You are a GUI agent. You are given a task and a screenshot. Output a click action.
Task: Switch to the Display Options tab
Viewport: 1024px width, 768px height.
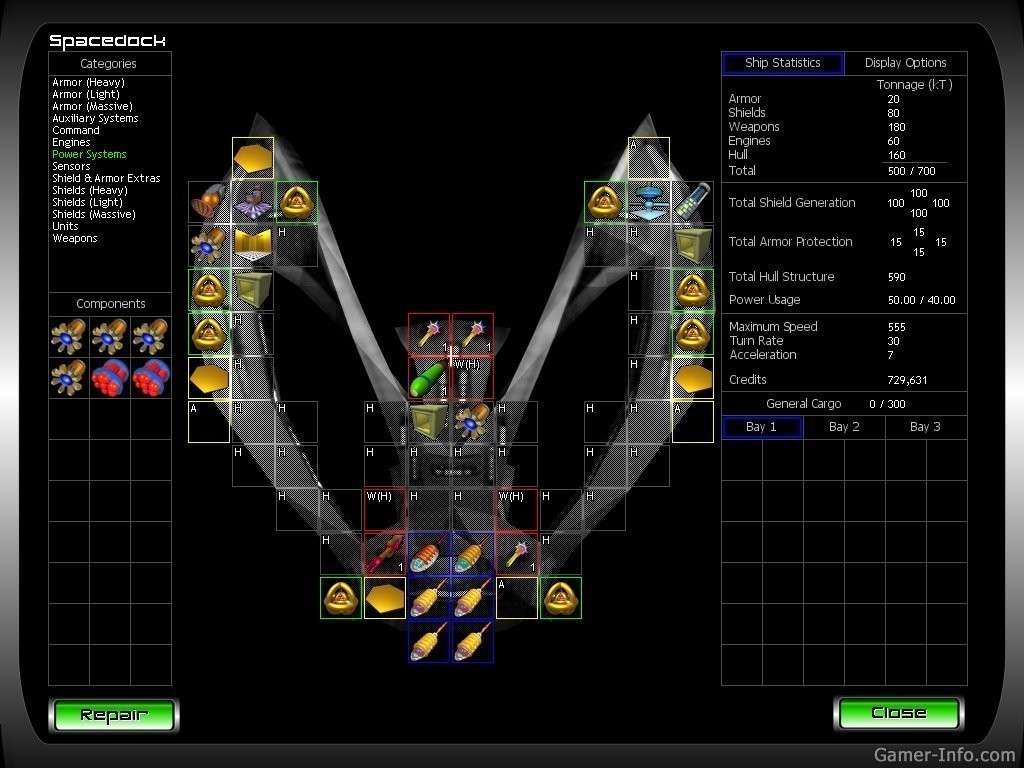tap(905, 63)
